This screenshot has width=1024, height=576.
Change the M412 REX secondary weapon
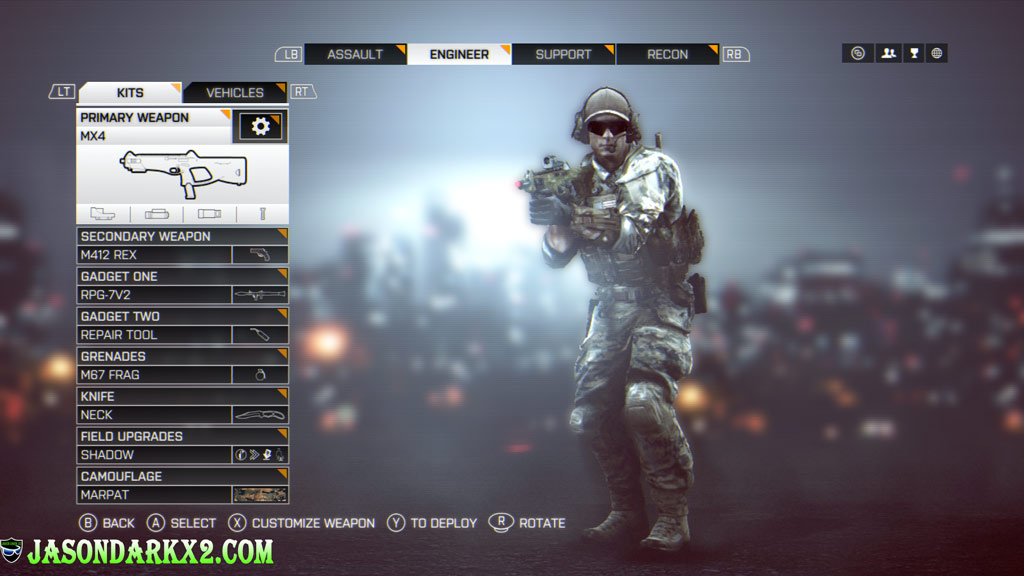tap(182, 254)
